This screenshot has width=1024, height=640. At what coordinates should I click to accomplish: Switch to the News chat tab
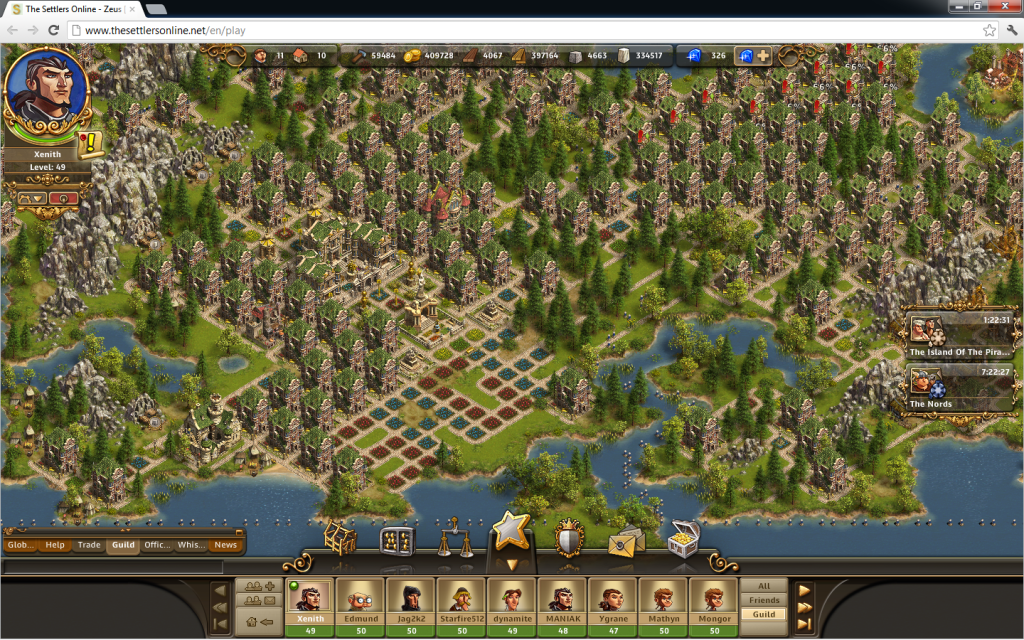(225, 545)
